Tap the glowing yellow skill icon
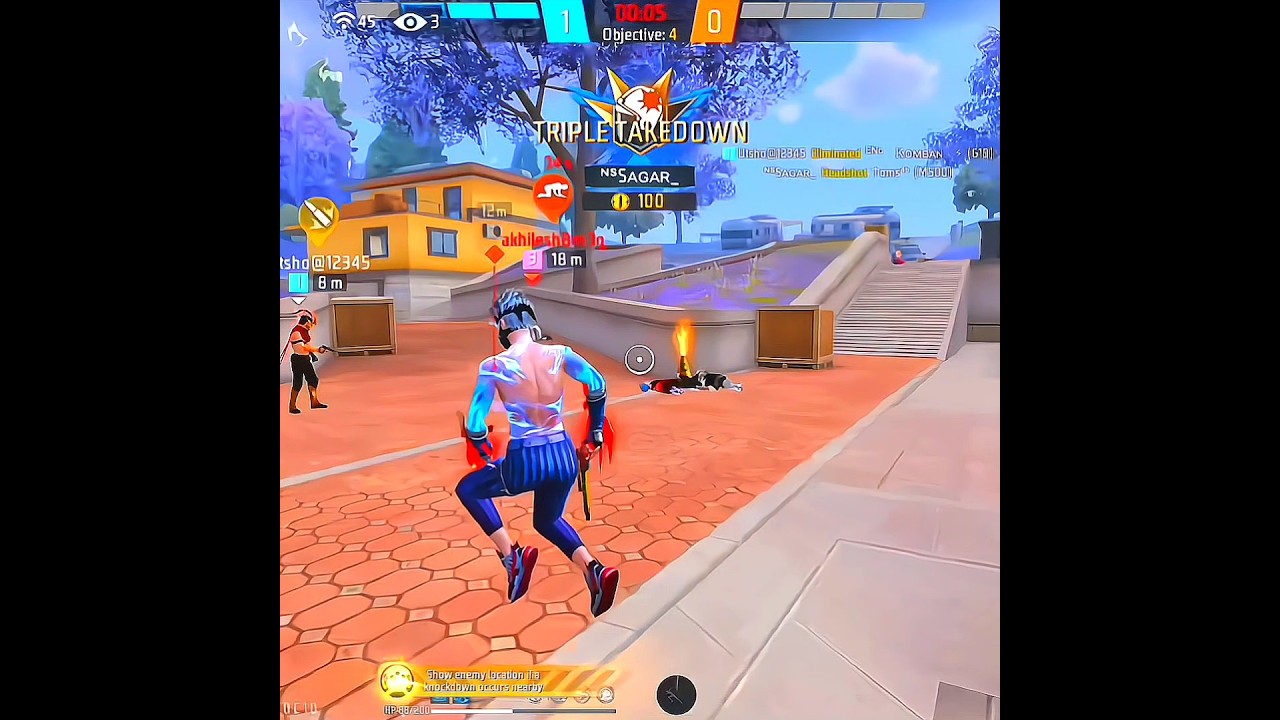The image size is (1280, 720). coord(397,682)
